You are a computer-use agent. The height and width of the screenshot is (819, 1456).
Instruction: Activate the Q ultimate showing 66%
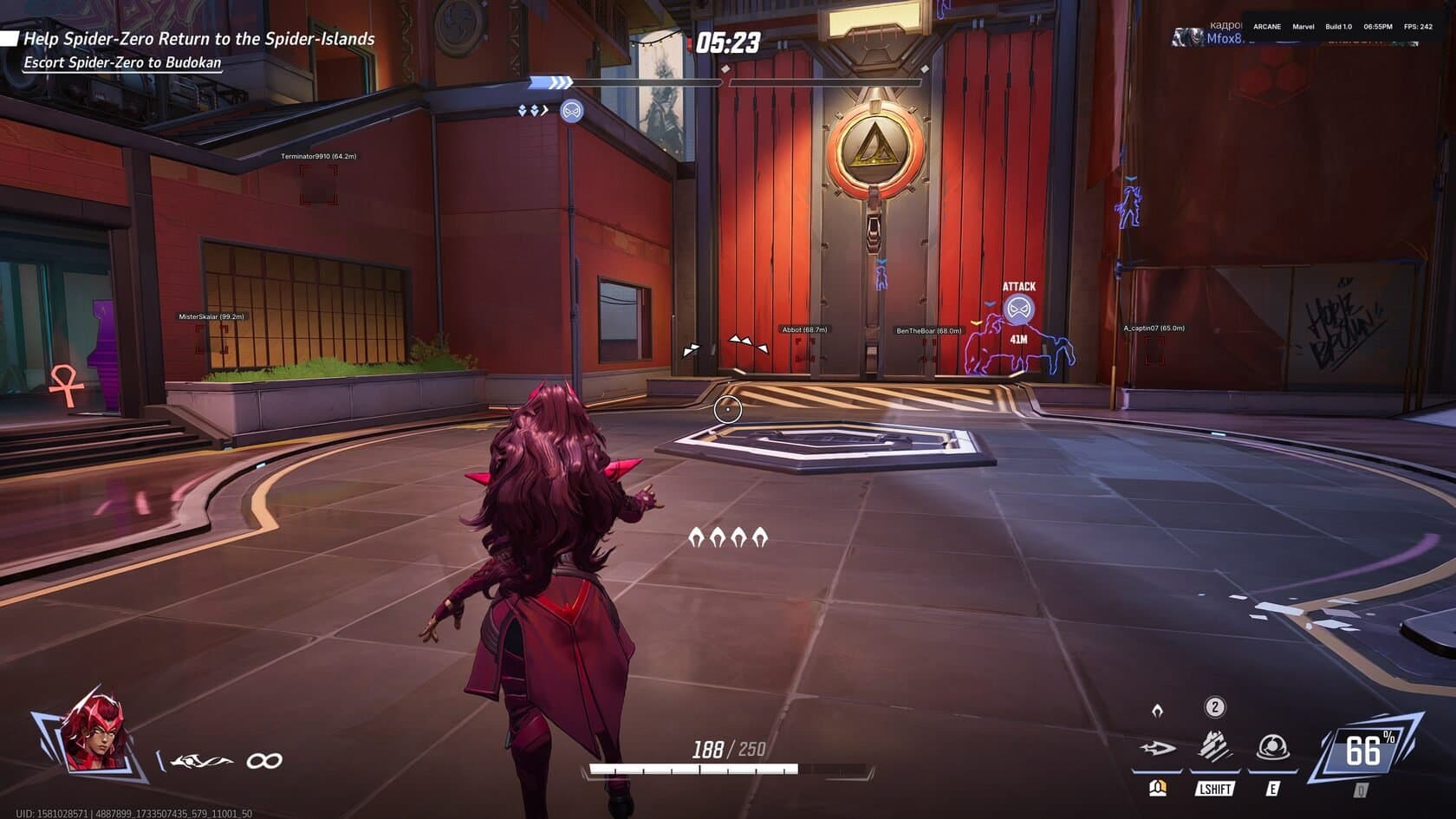(x=1365, y=747)
